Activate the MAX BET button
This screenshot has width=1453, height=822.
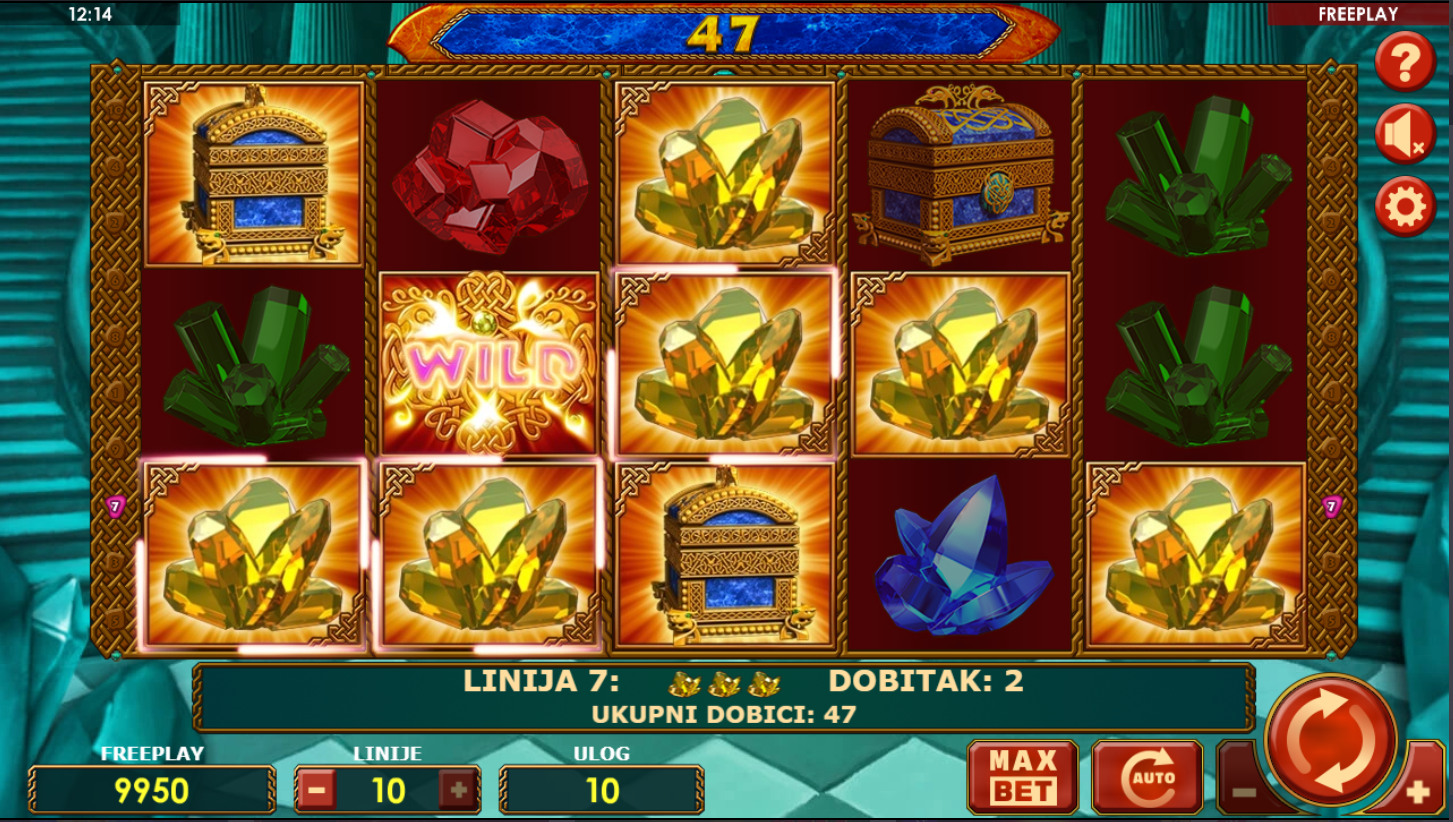coord(1022,777)
